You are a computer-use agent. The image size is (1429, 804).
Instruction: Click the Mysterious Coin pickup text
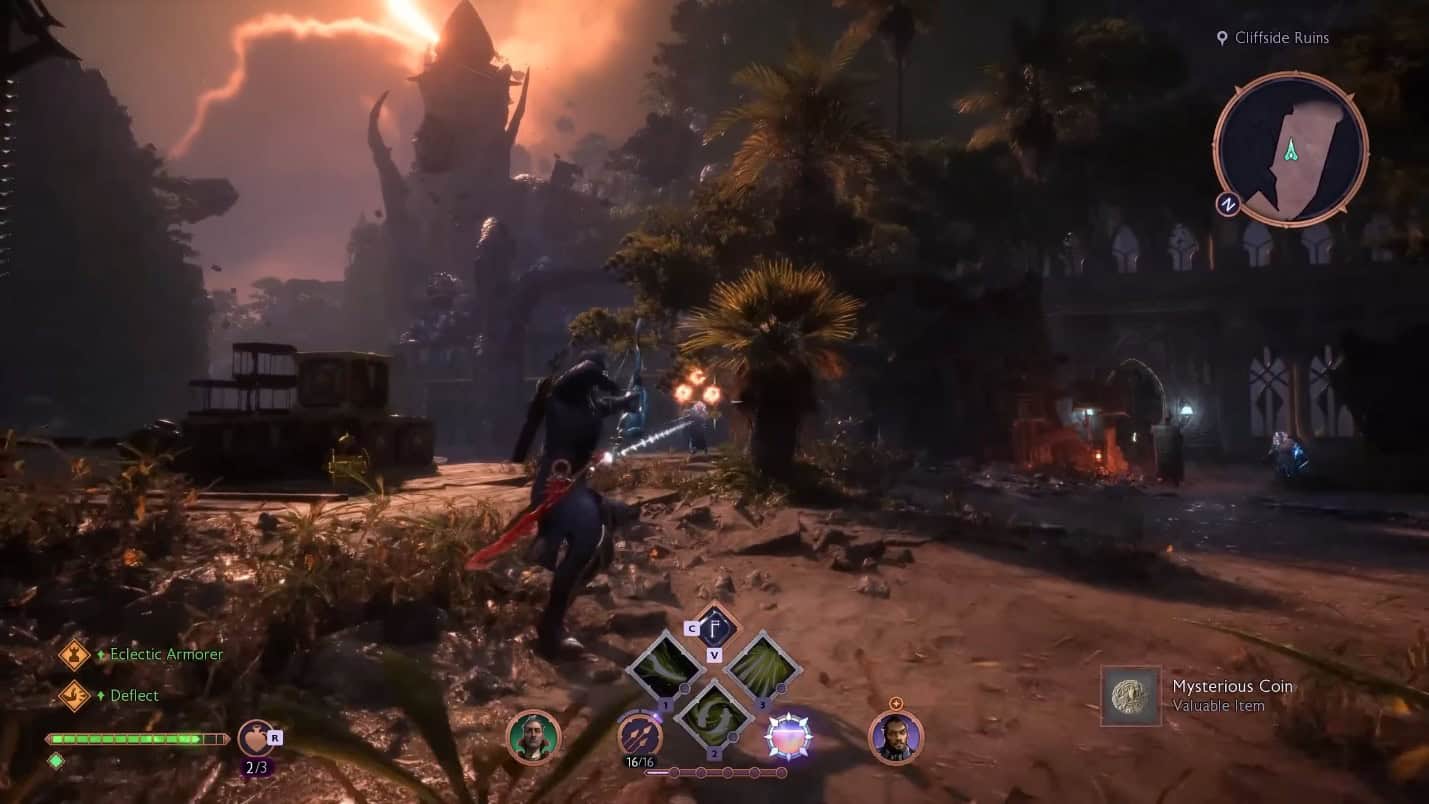tap(1233, 686)
